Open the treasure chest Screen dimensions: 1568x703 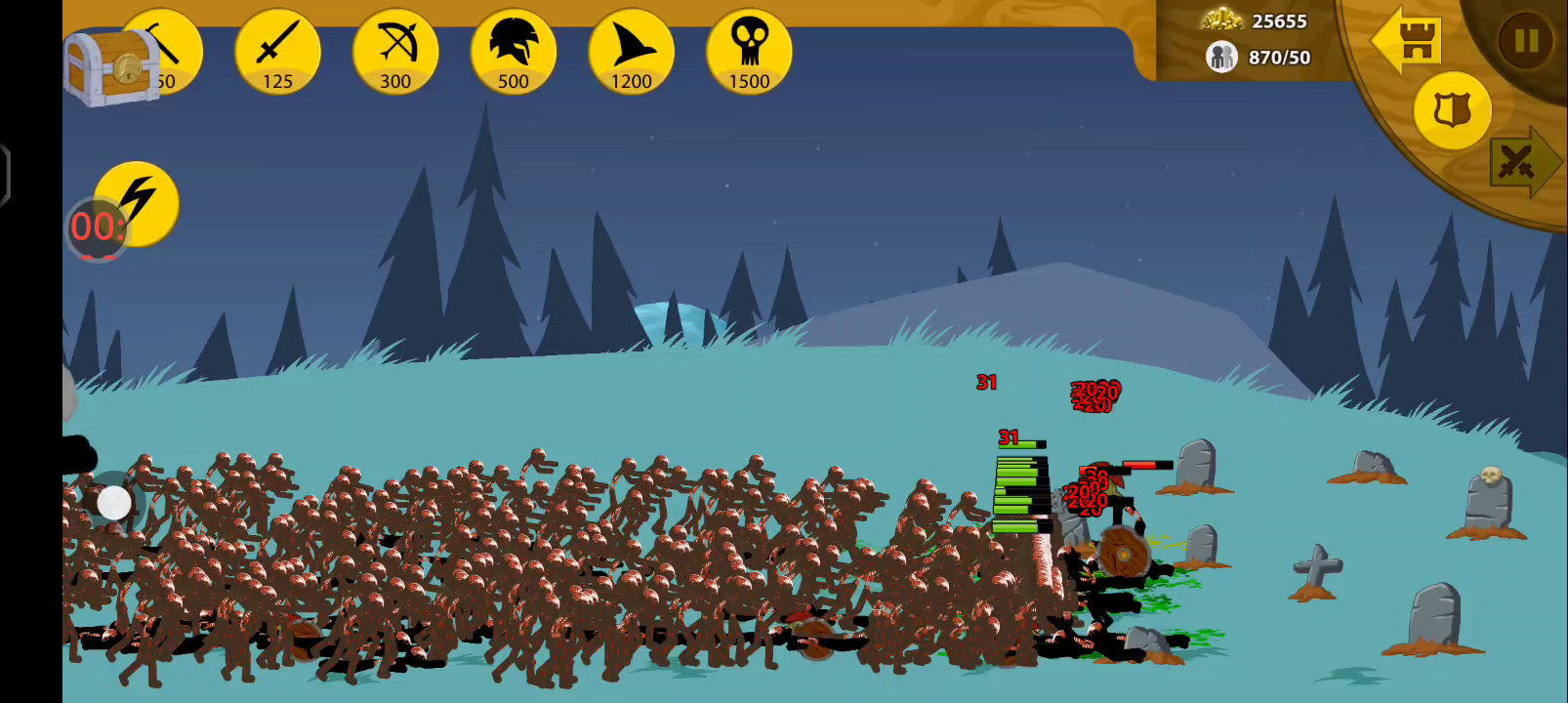[x=110, y=66]
